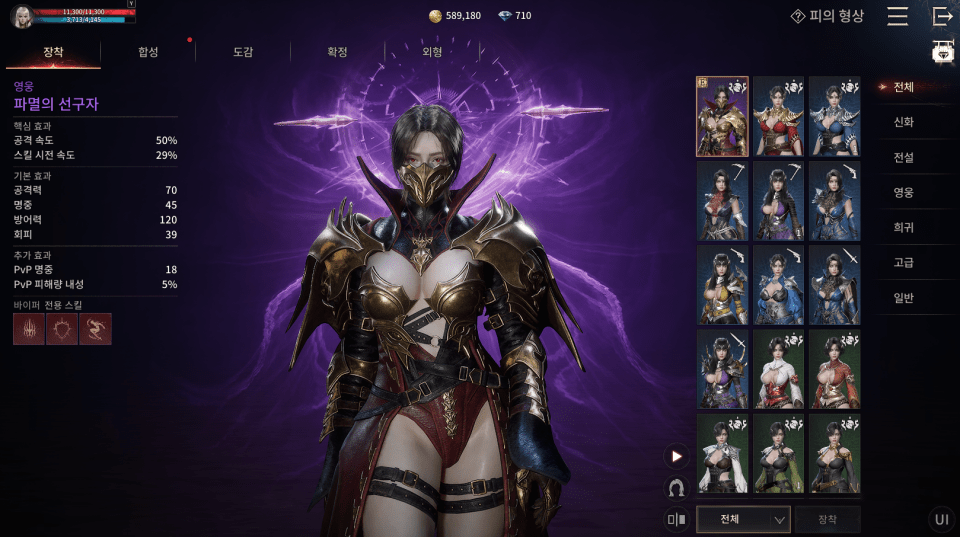Select the gold armored costume thumbnail
Image resolution: width=960 pixels, height=537 pixels.
[x=722, y=116]
